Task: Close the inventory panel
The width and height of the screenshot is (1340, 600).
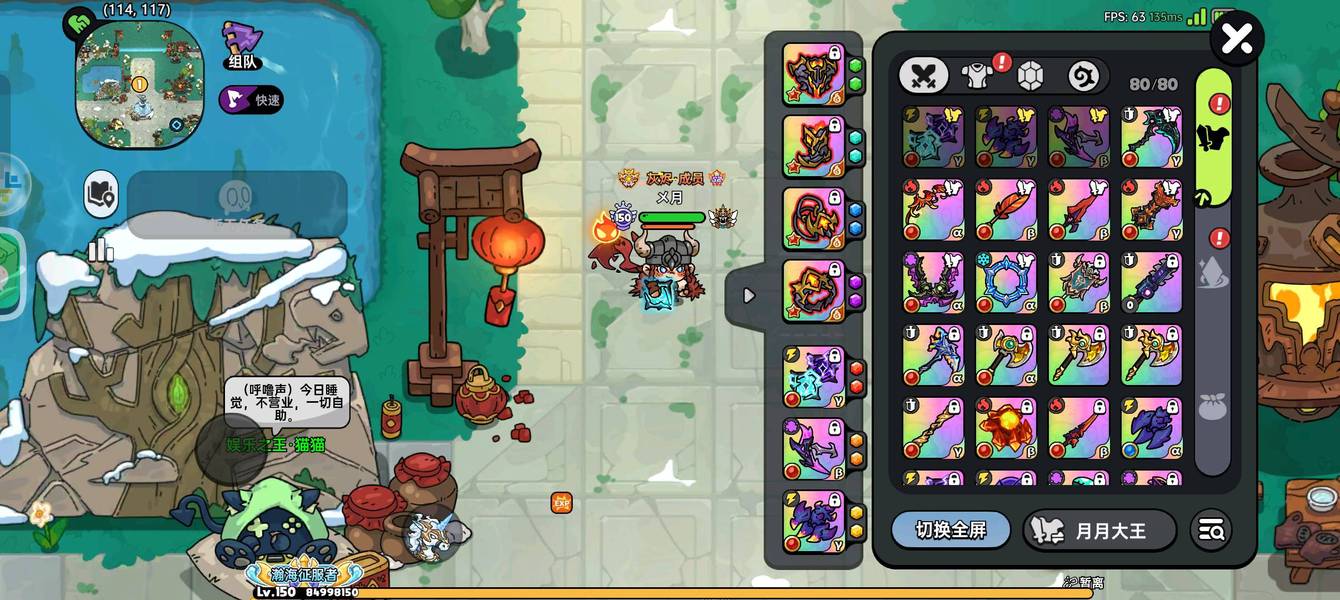Action: click(1237, 39)
